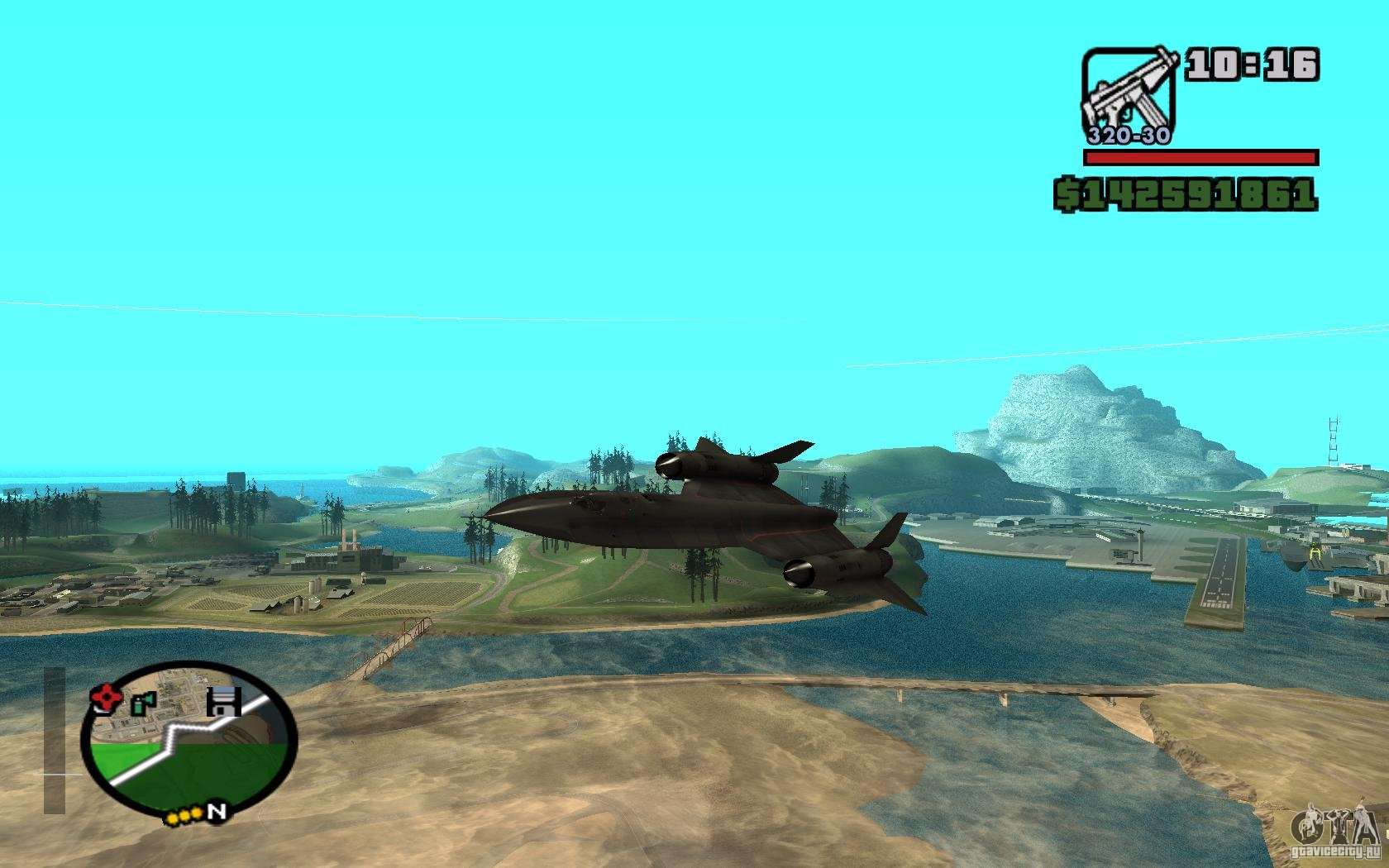Select the green spray can blip
Screen dimensions: 1389x868
(143, 703)
